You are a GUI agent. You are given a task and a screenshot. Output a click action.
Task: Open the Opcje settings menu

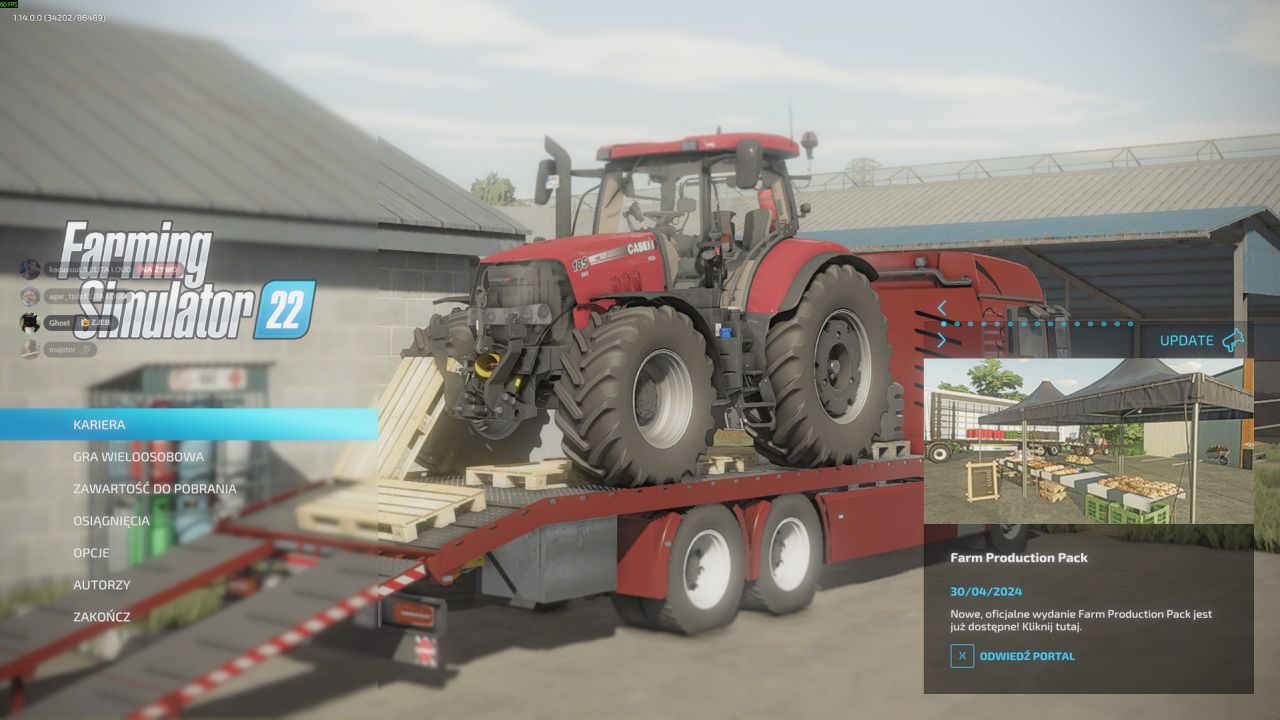[x=91, y=553]
